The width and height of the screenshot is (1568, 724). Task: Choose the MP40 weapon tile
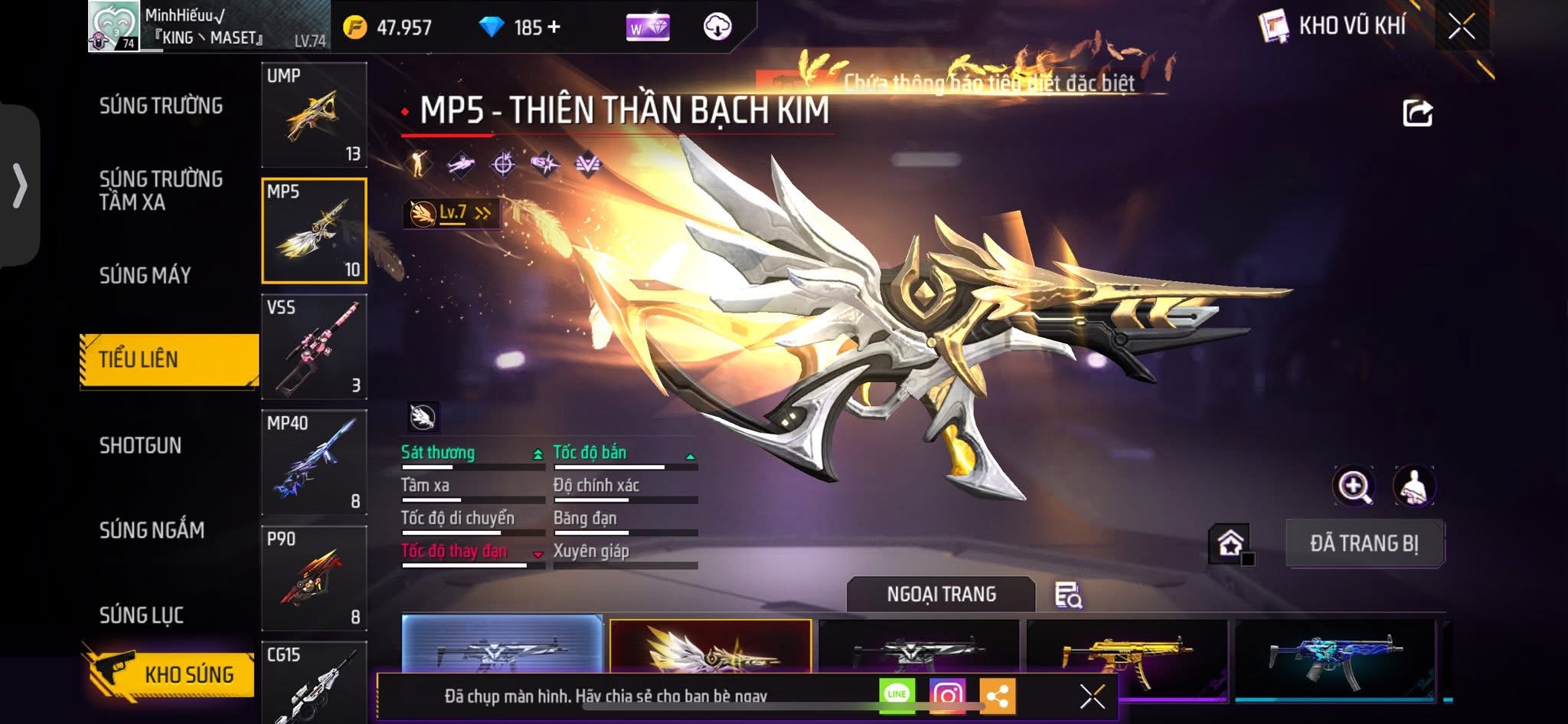[x=314, y=462]
